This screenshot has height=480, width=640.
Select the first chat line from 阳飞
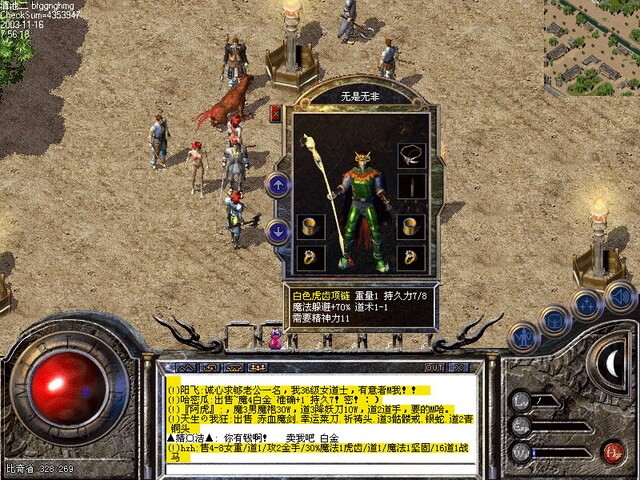tap(299, 389)
